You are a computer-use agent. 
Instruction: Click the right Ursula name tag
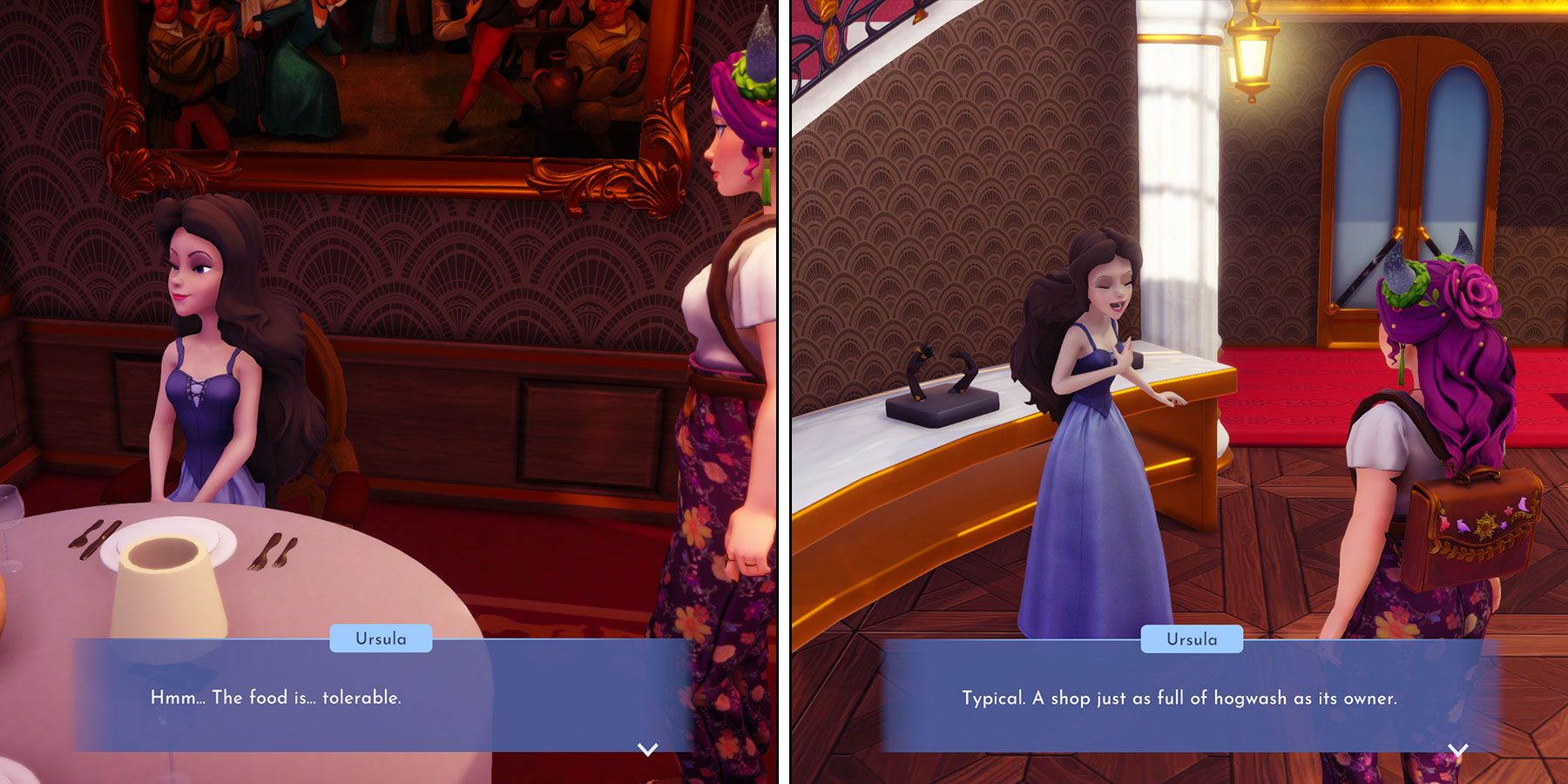pyautogui.click(x=1193, y=639)
